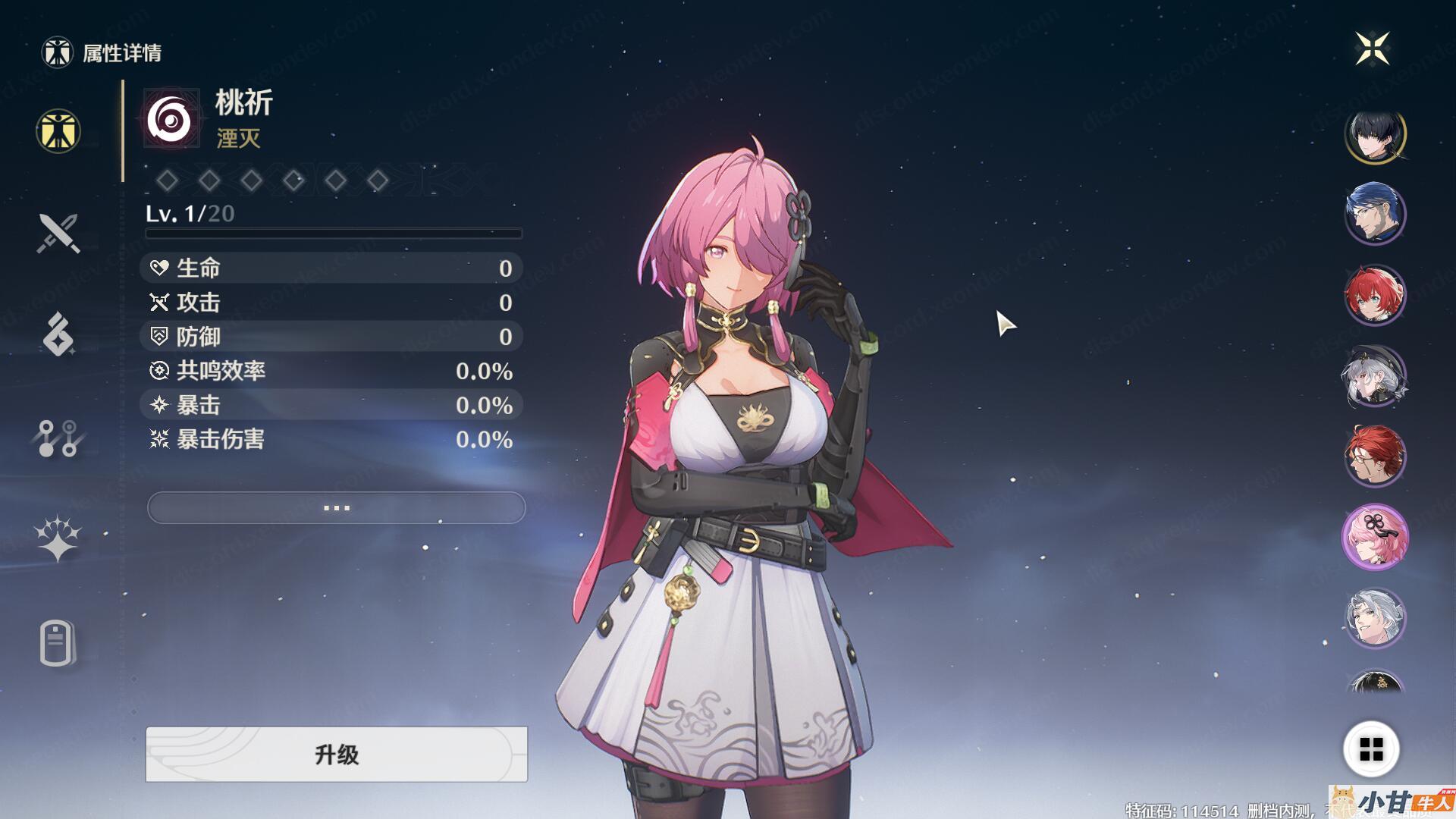Choose the grey-haired grinning character portrait
This screenshot has width=1456, height=819.
(1375, 618)
